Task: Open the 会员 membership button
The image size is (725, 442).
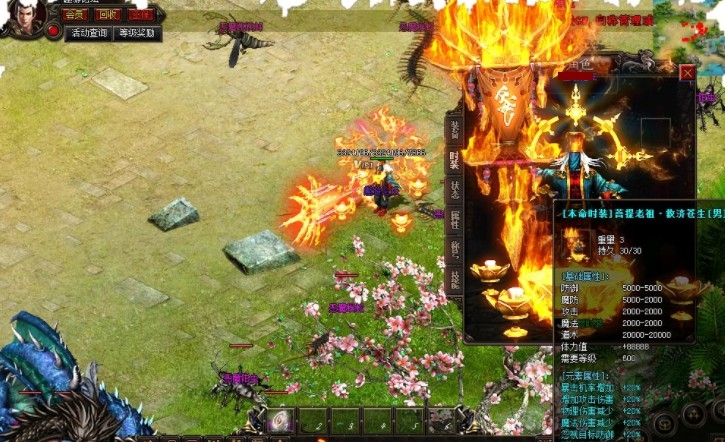Action: pos(75,15)
